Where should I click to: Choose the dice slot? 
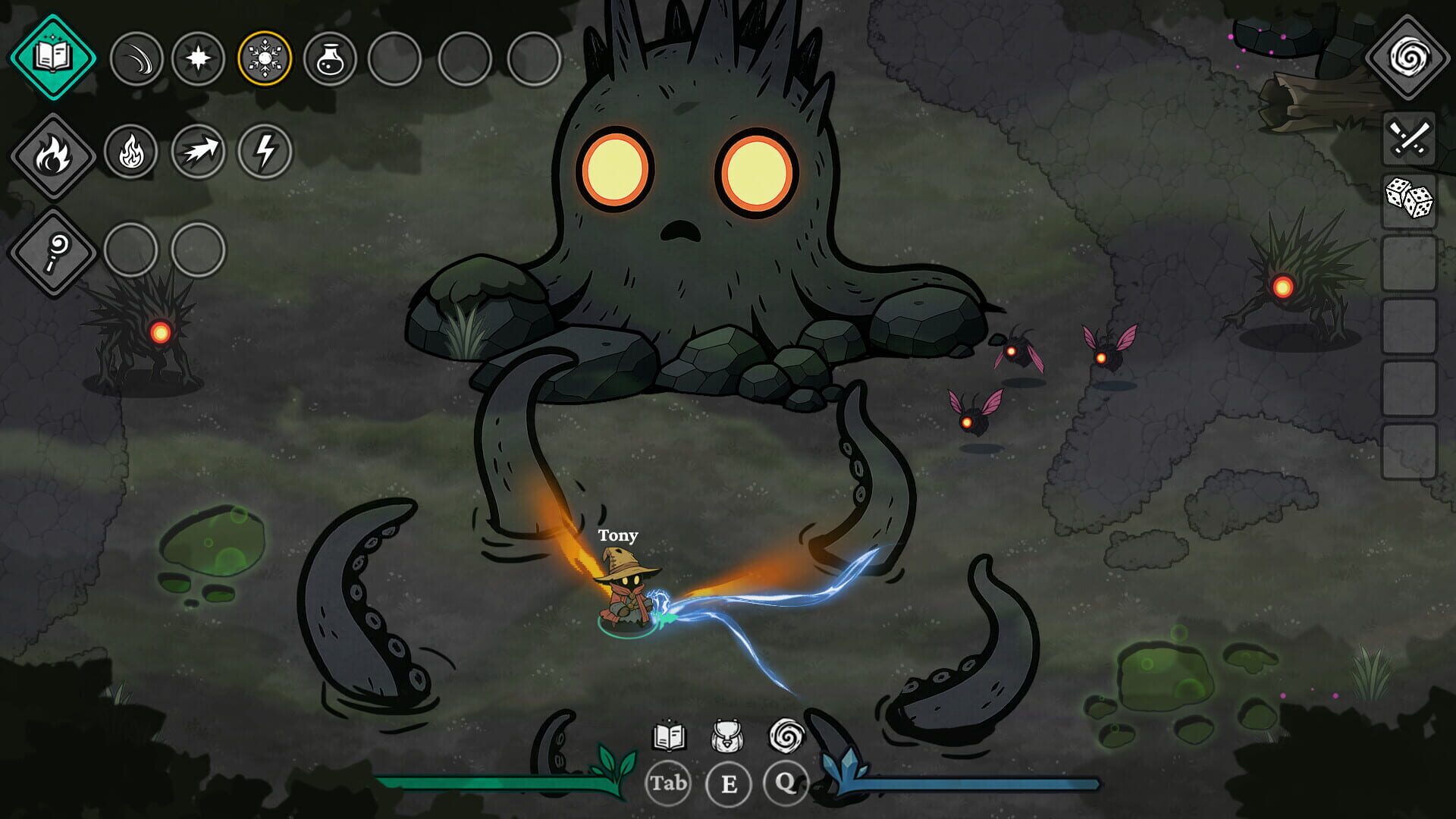1409,199
